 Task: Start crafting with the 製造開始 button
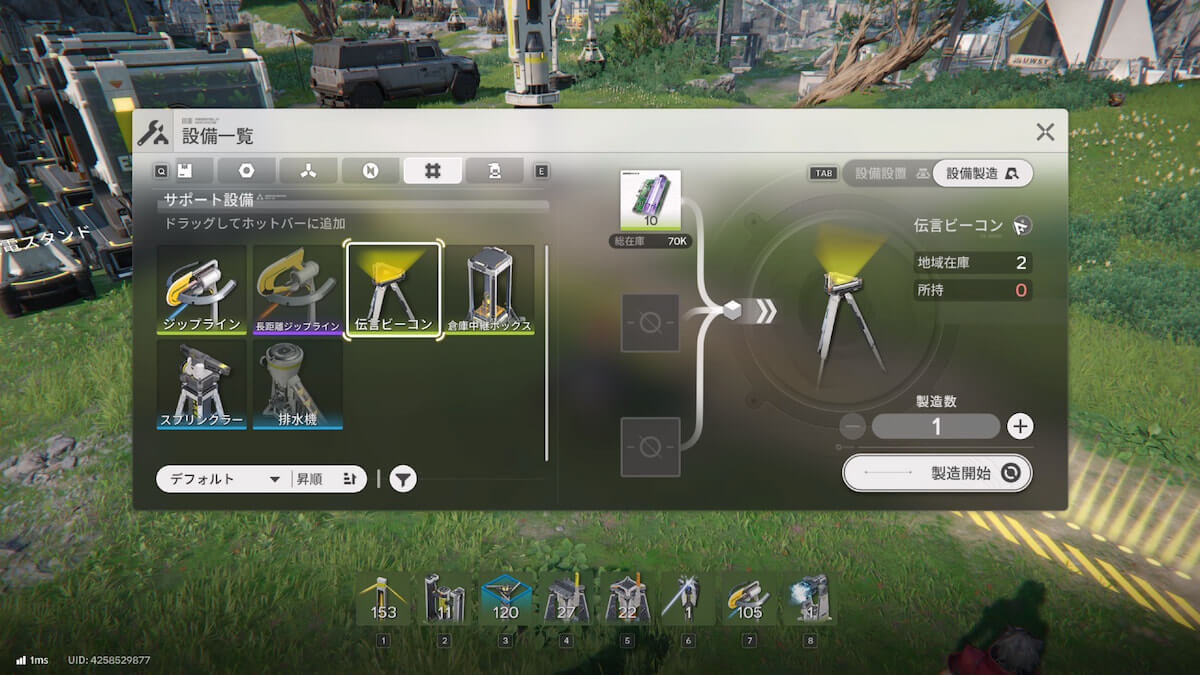pos(937,473)
